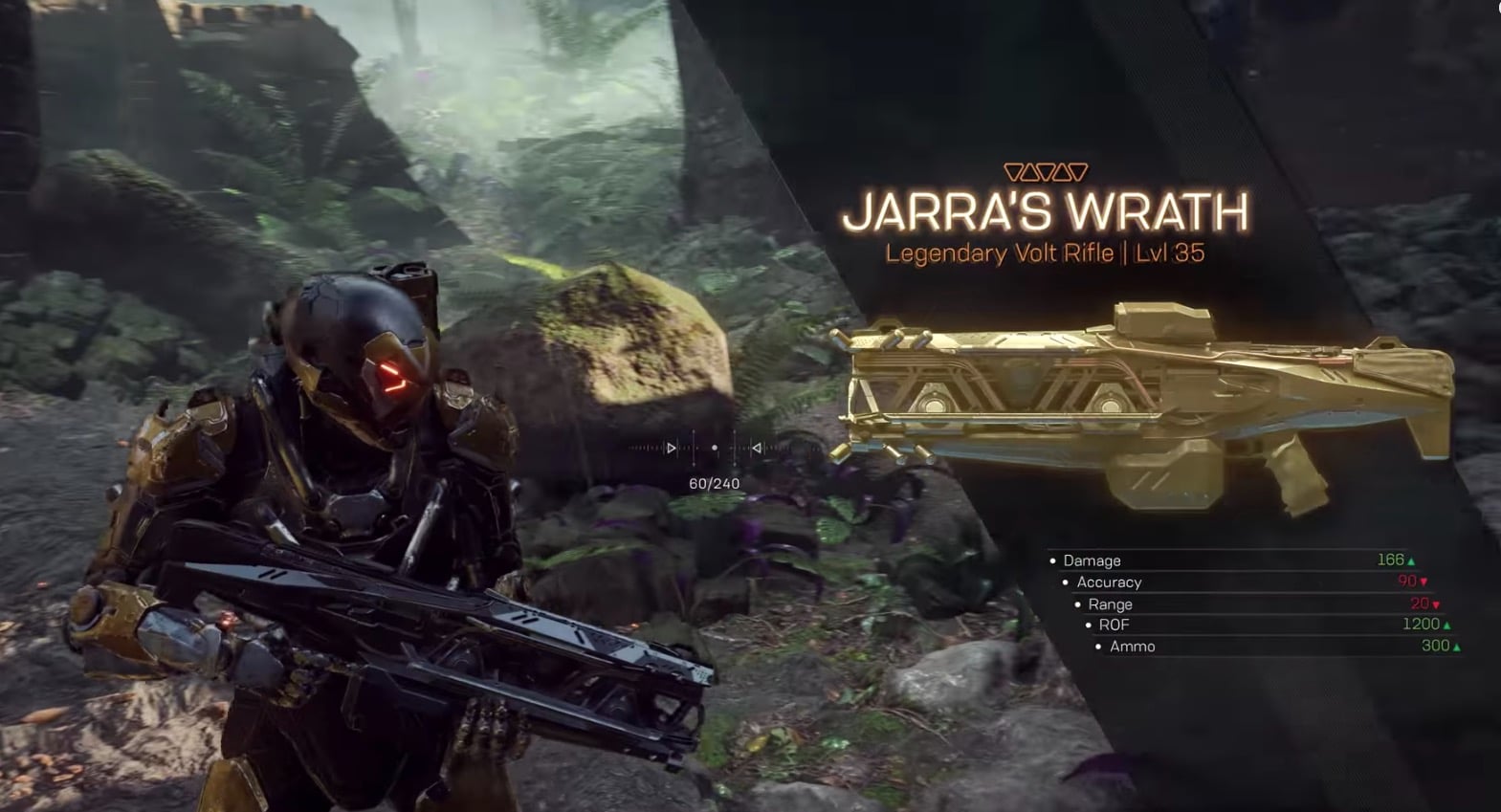Select the Accuracy stat row
The height and width of the screenshot is (812, 1501).
1111,582
